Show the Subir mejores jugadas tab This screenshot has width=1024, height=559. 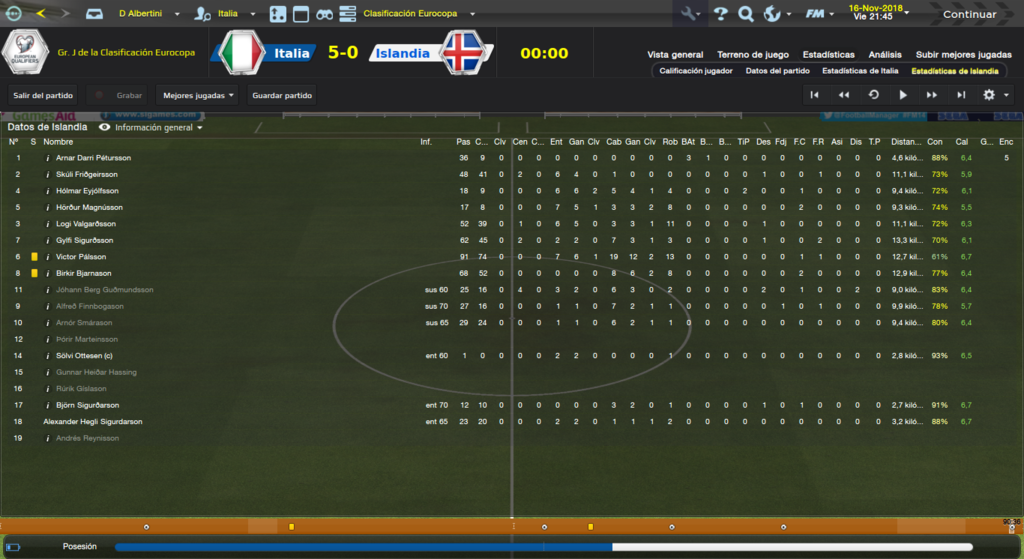(x=962, y=54)
